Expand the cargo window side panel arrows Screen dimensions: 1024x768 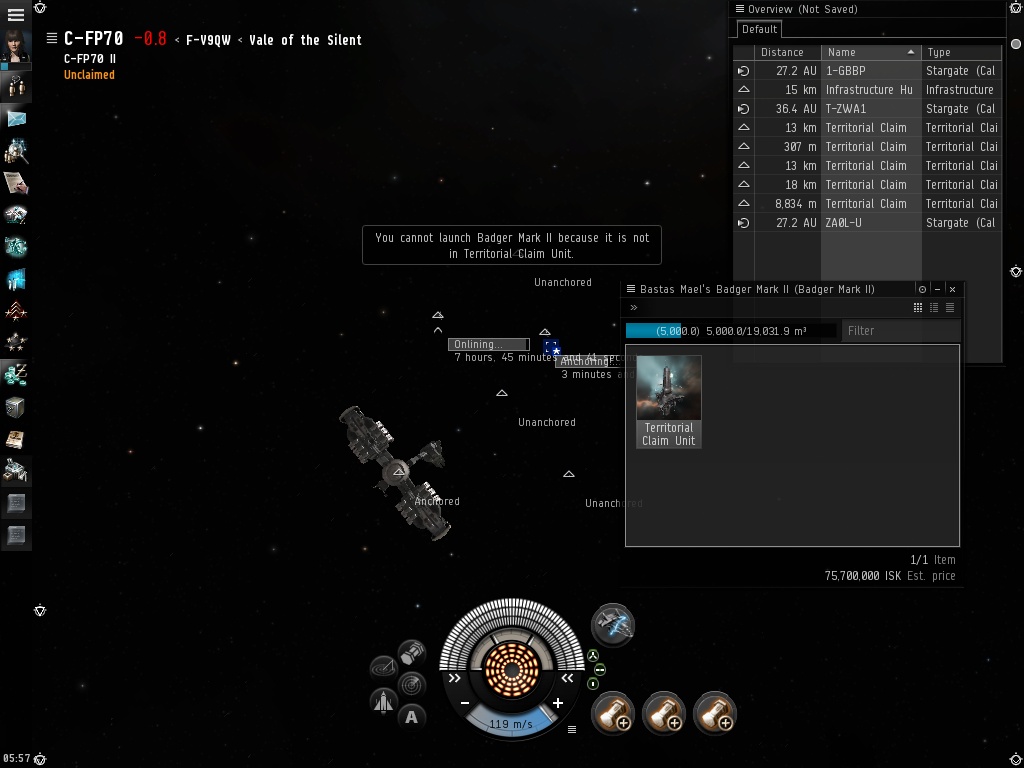634,308
